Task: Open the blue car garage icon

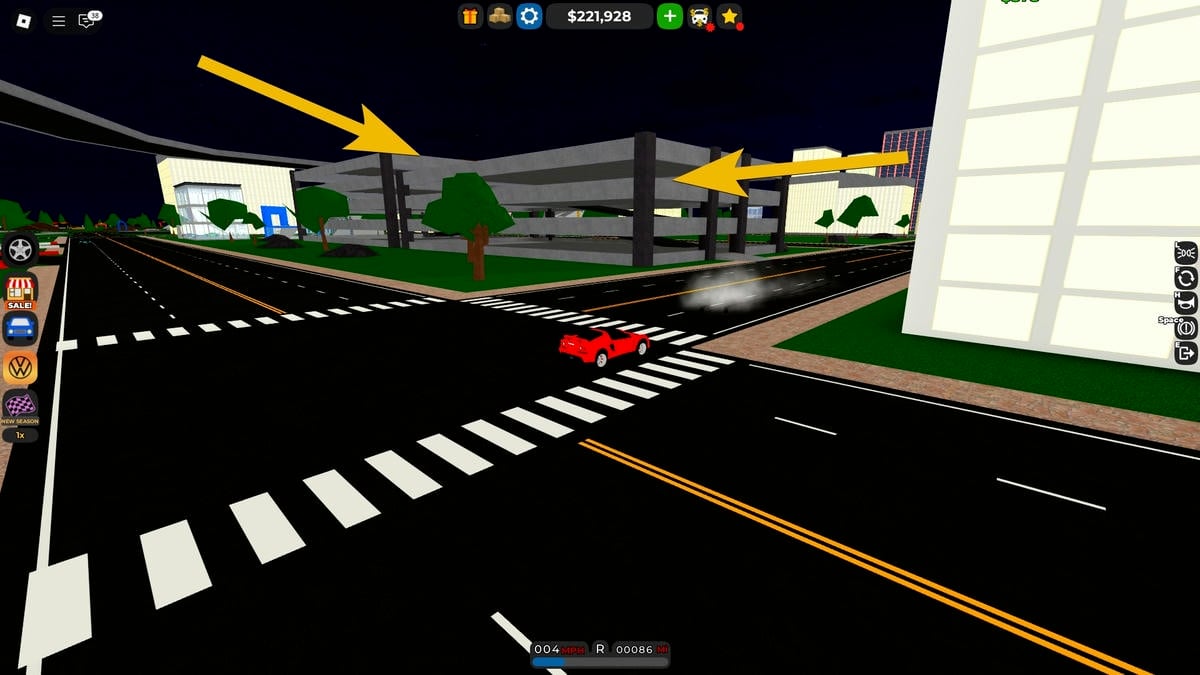Action: pyautogui.click(x=20, y=327)
